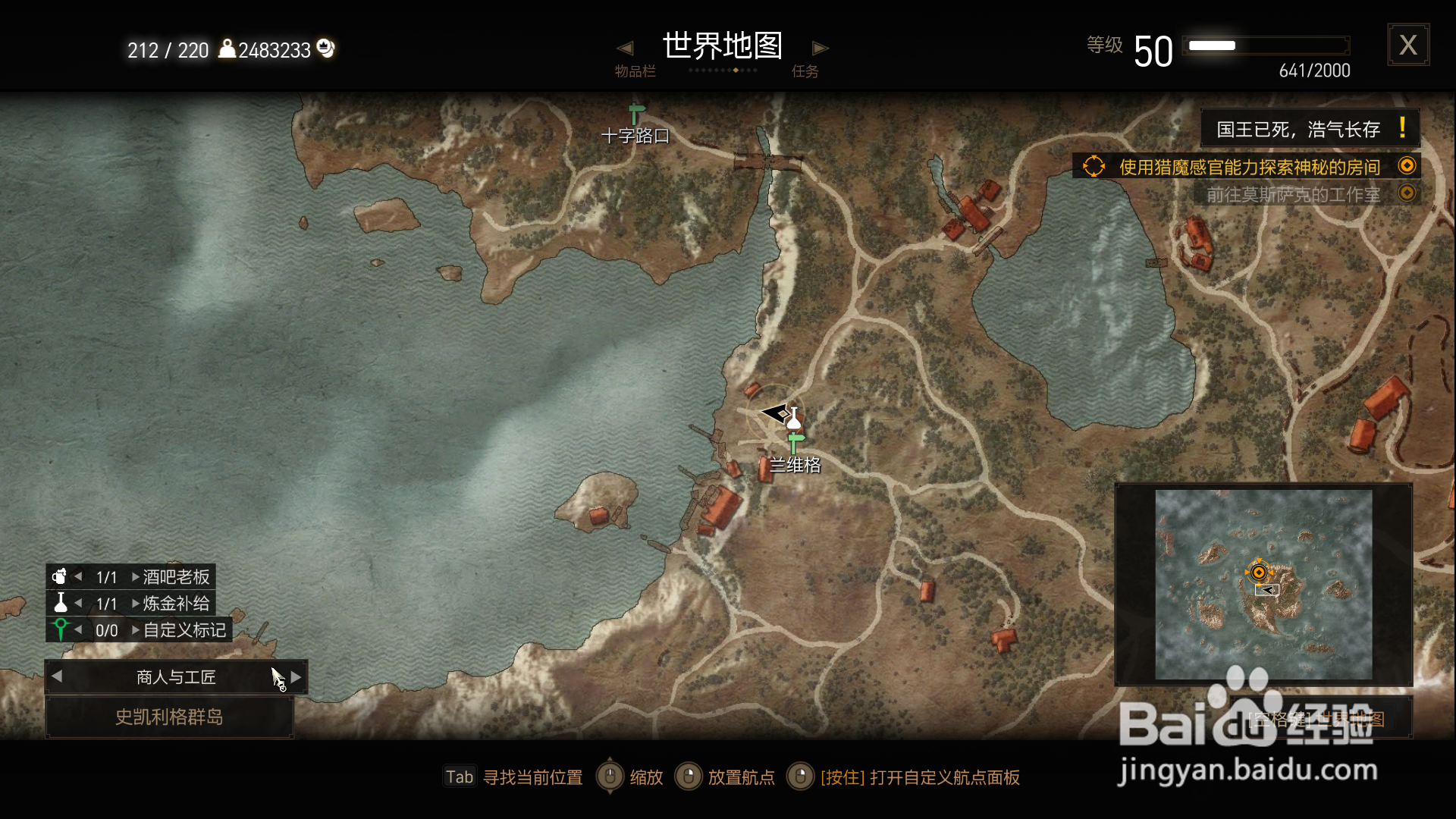Enable tracking of 前往莫斯萨克的工作室 objective
The image size is (1456, 819).
click(1408, 193)
